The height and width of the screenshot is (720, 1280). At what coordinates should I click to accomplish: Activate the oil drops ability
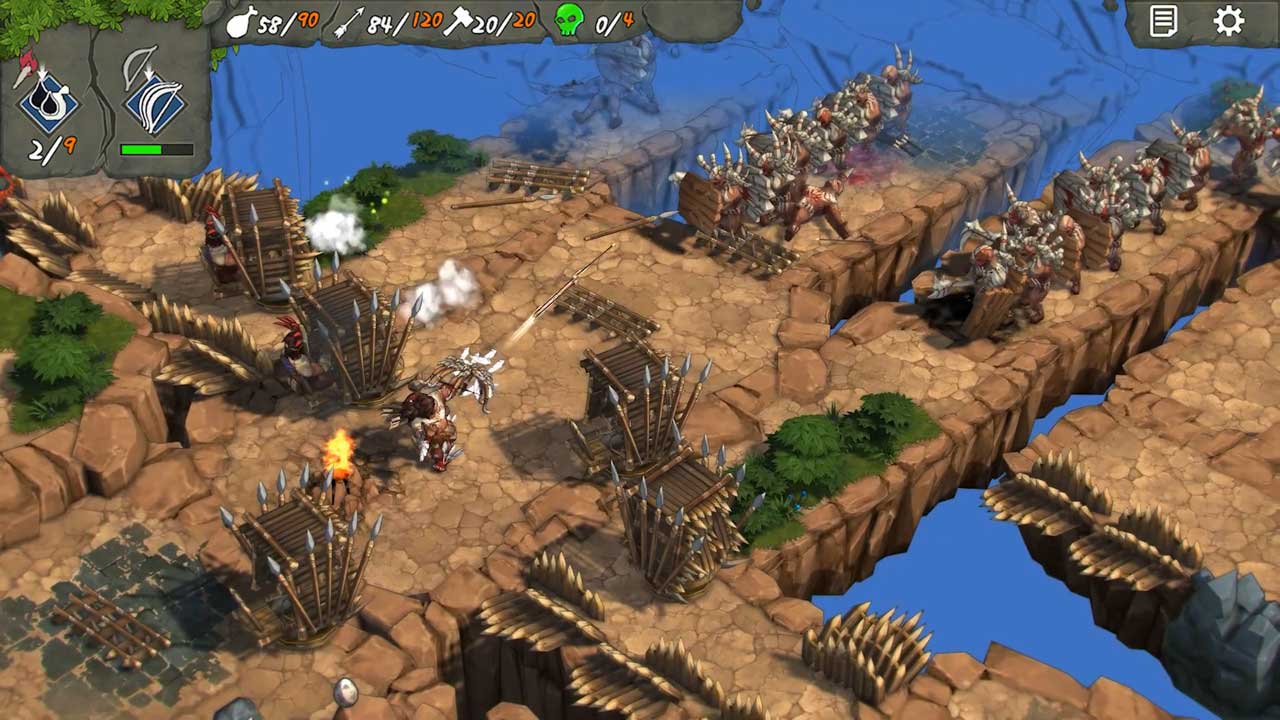(48, 102)
